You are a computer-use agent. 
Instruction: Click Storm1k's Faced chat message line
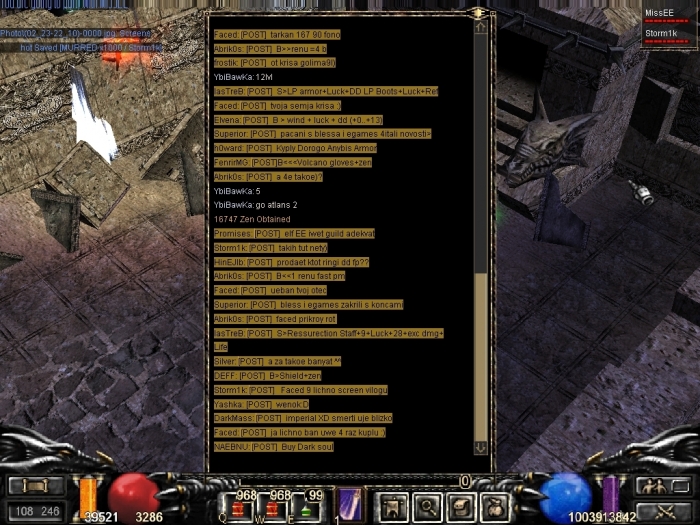[x=300, y=390]
